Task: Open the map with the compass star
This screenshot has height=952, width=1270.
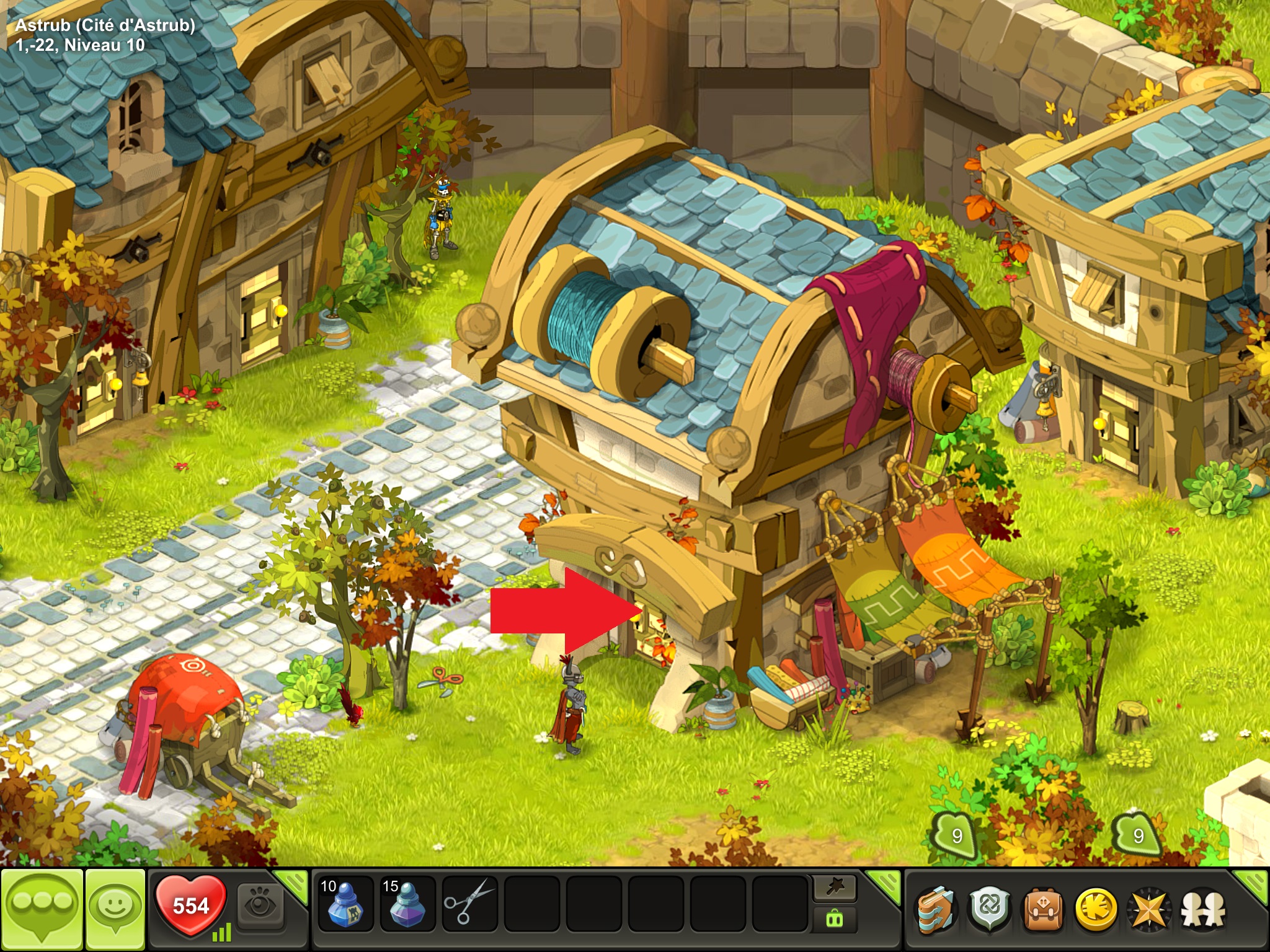Action: (1149, 910)
